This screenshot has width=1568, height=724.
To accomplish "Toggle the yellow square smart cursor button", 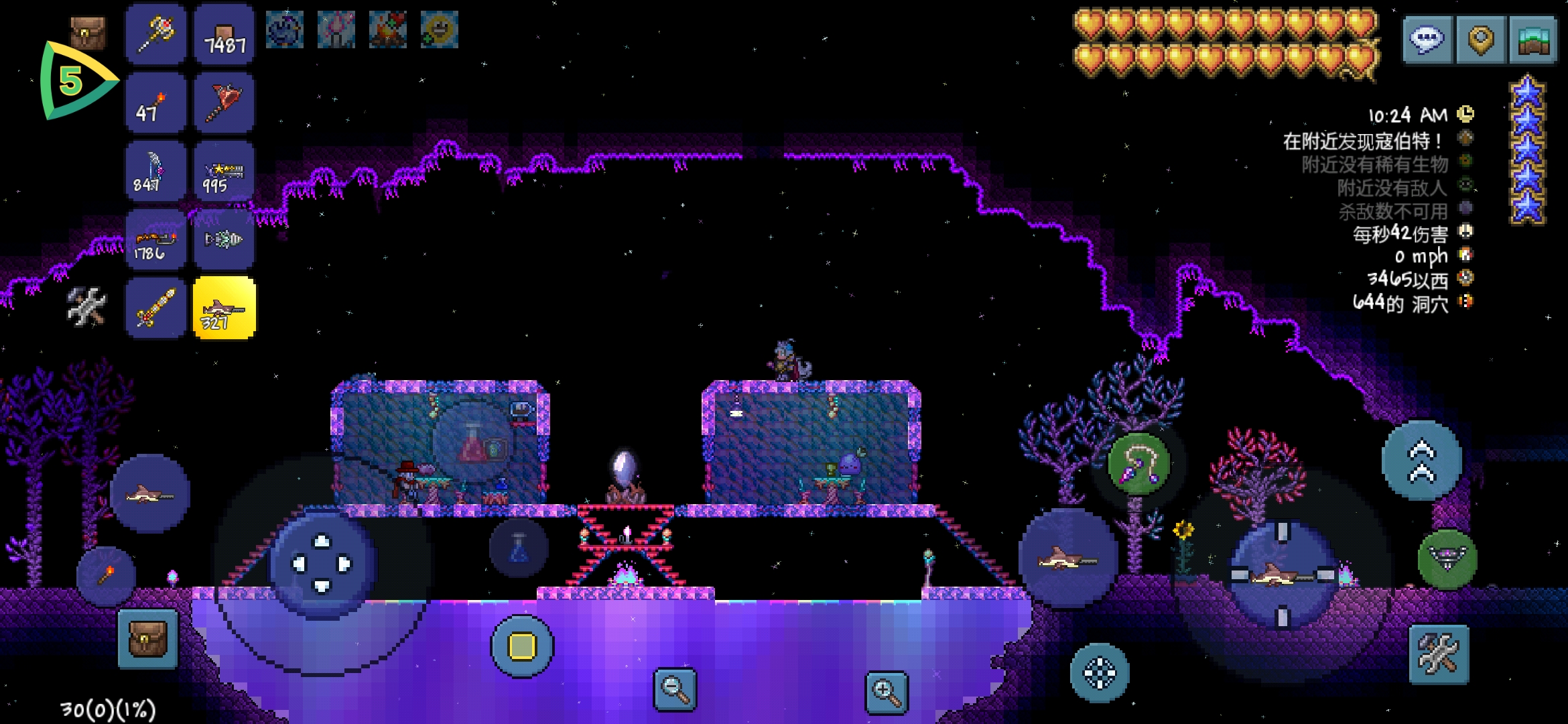I will 522,646.
